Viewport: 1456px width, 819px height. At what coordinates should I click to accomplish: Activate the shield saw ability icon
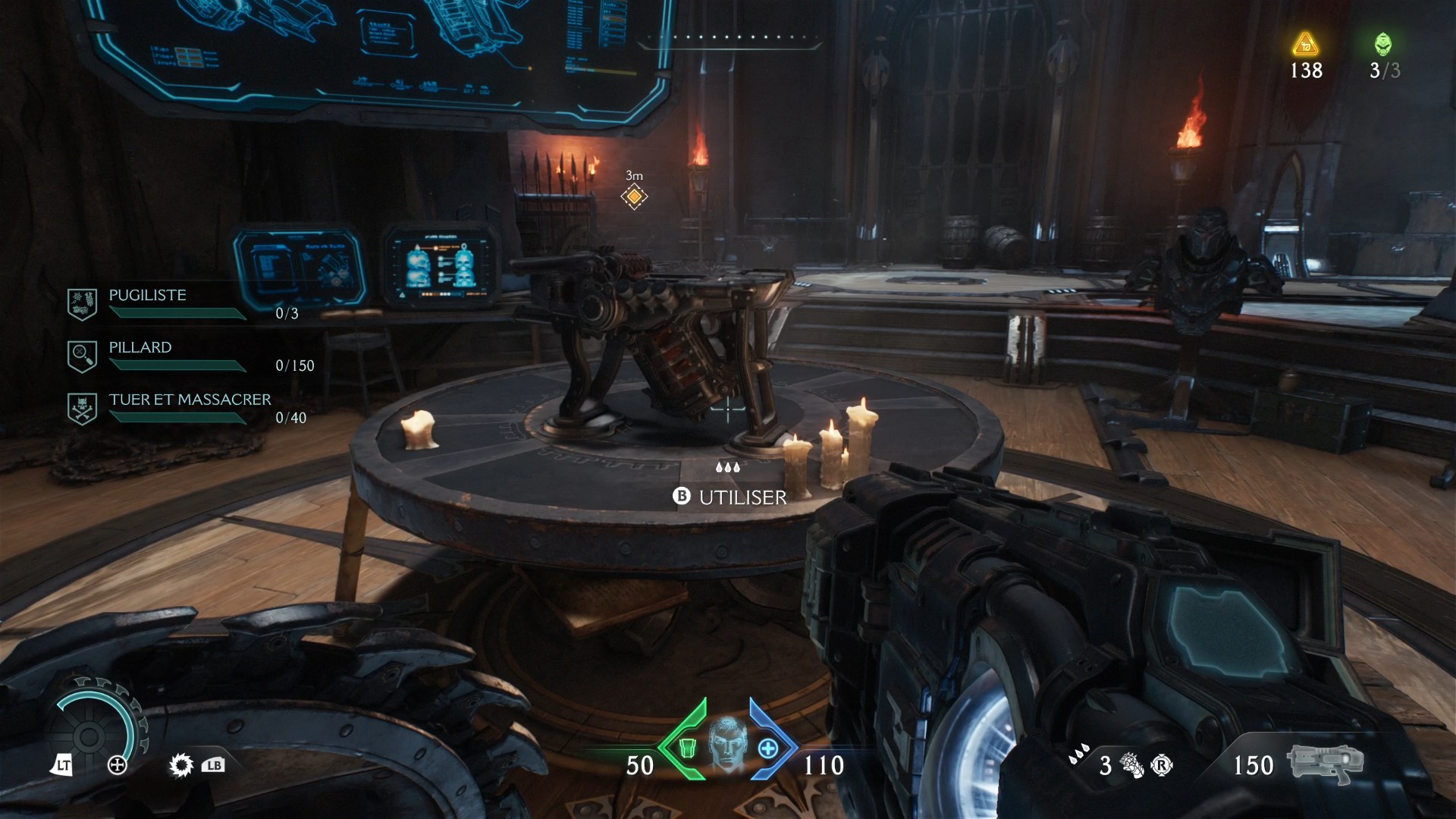[181, 765]
